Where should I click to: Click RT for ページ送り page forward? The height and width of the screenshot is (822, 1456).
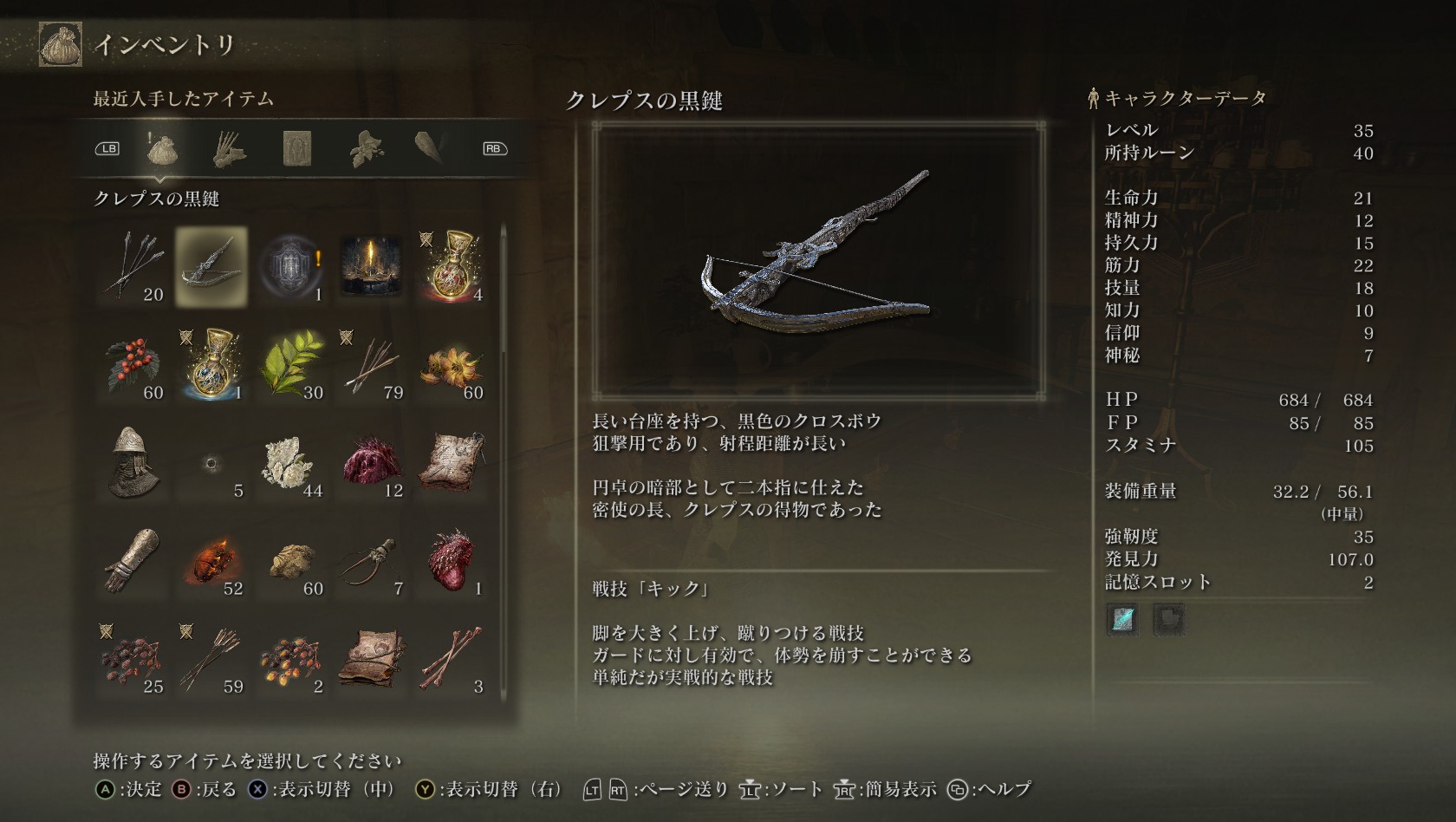coord(619,790)
